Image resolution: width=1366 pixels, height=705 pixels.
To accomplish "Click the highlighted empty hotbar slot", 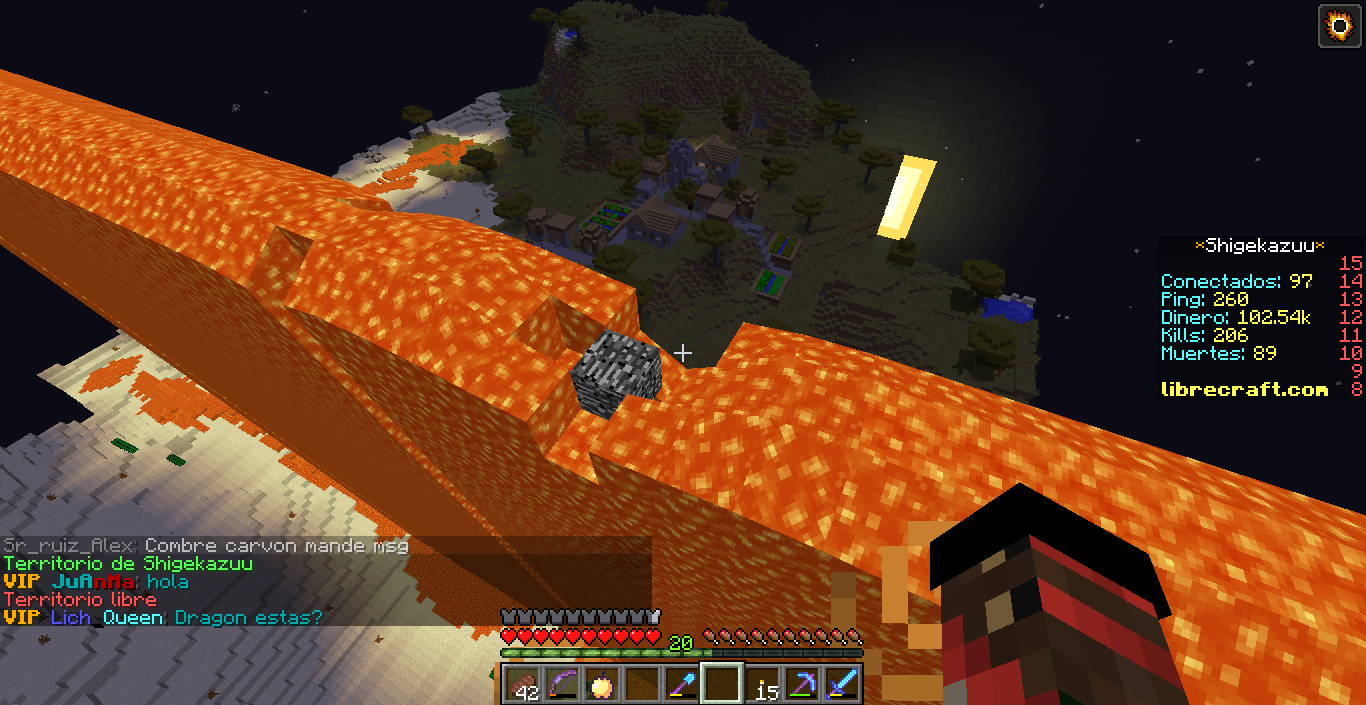I will tap(721, 685).
